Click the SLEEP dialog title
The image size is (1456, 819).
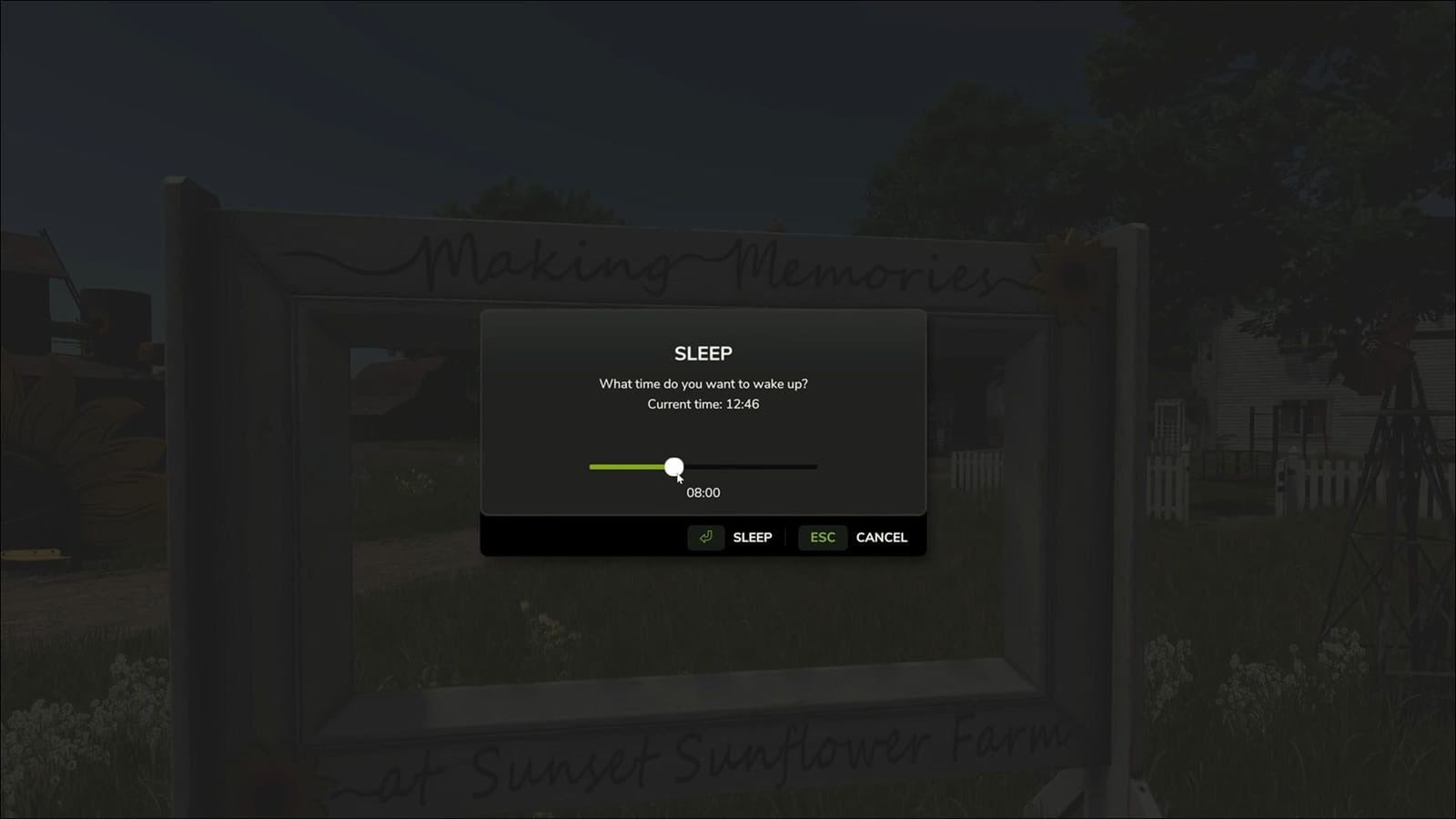pyautogui.click(x=702, y=353)
